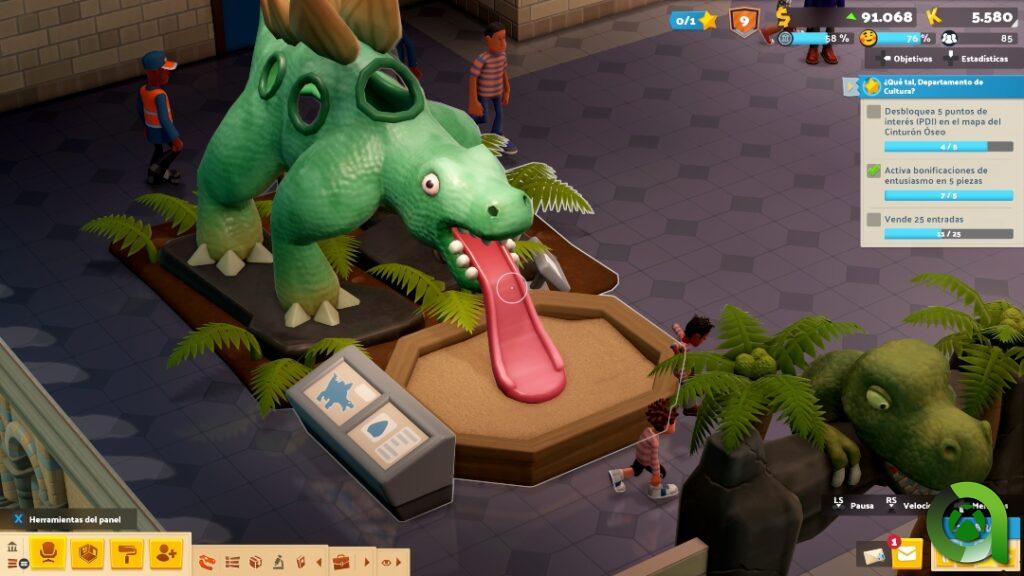Open the yellow mail inbox with notification
1024x576 pixels.
(906, 553)
